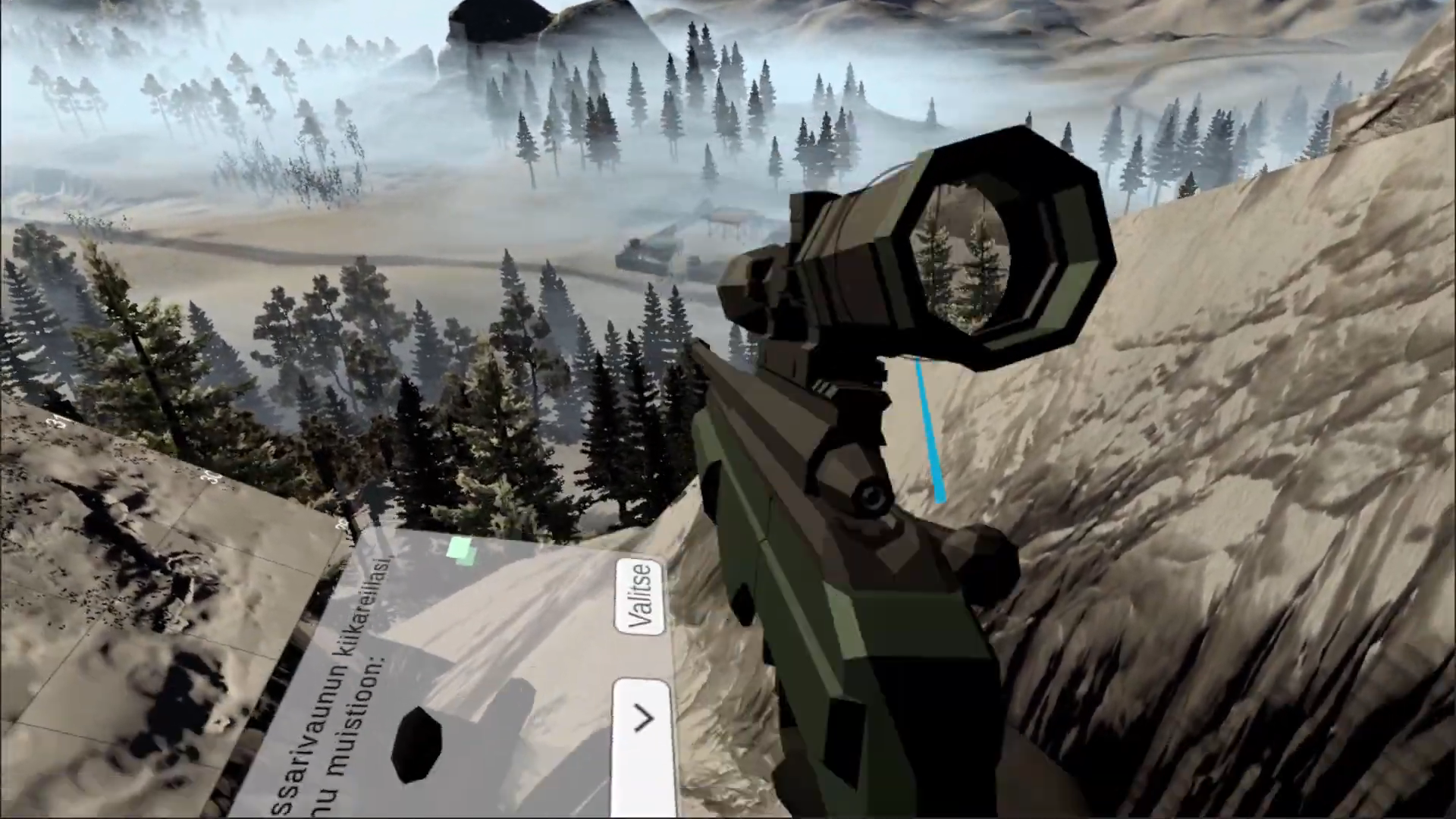Expand the next instruction with the chevron button
The width and height of the screenshot is (1456, 819).
pos(644,719)
